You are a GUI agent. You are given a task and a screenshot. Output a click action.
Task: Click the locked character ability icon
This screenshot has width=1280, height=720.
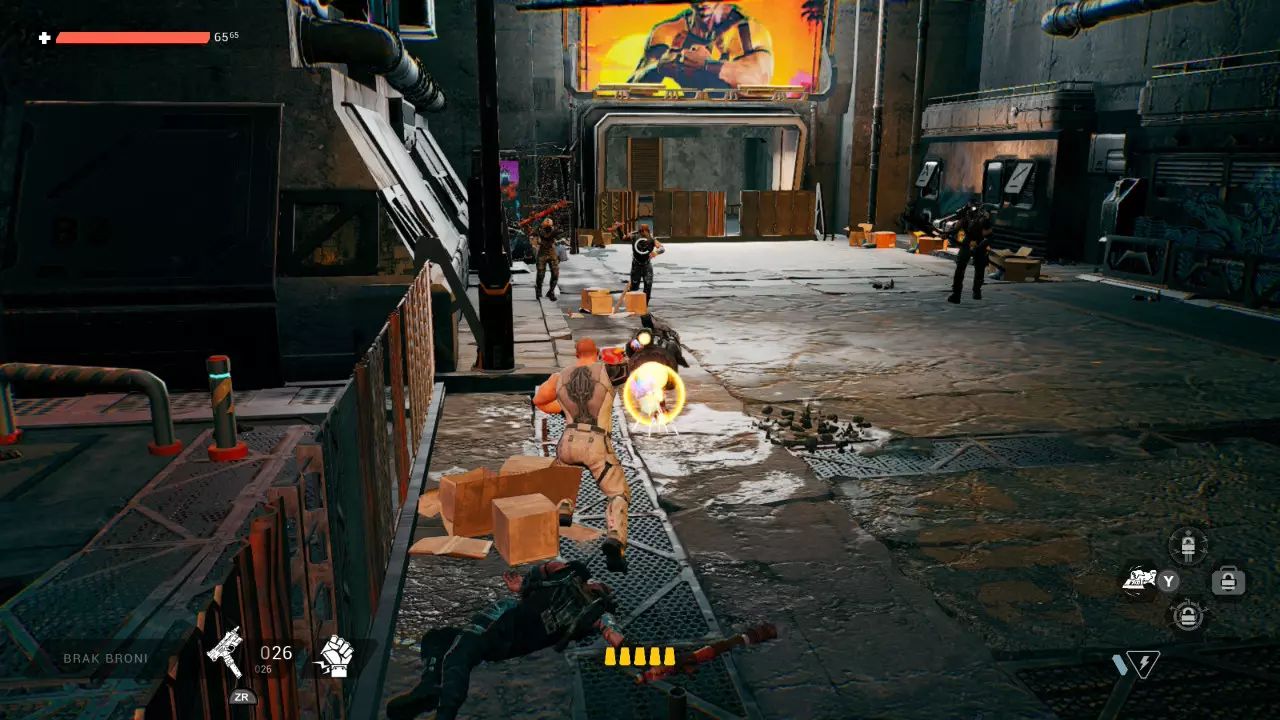click(x=1188, y=545)
